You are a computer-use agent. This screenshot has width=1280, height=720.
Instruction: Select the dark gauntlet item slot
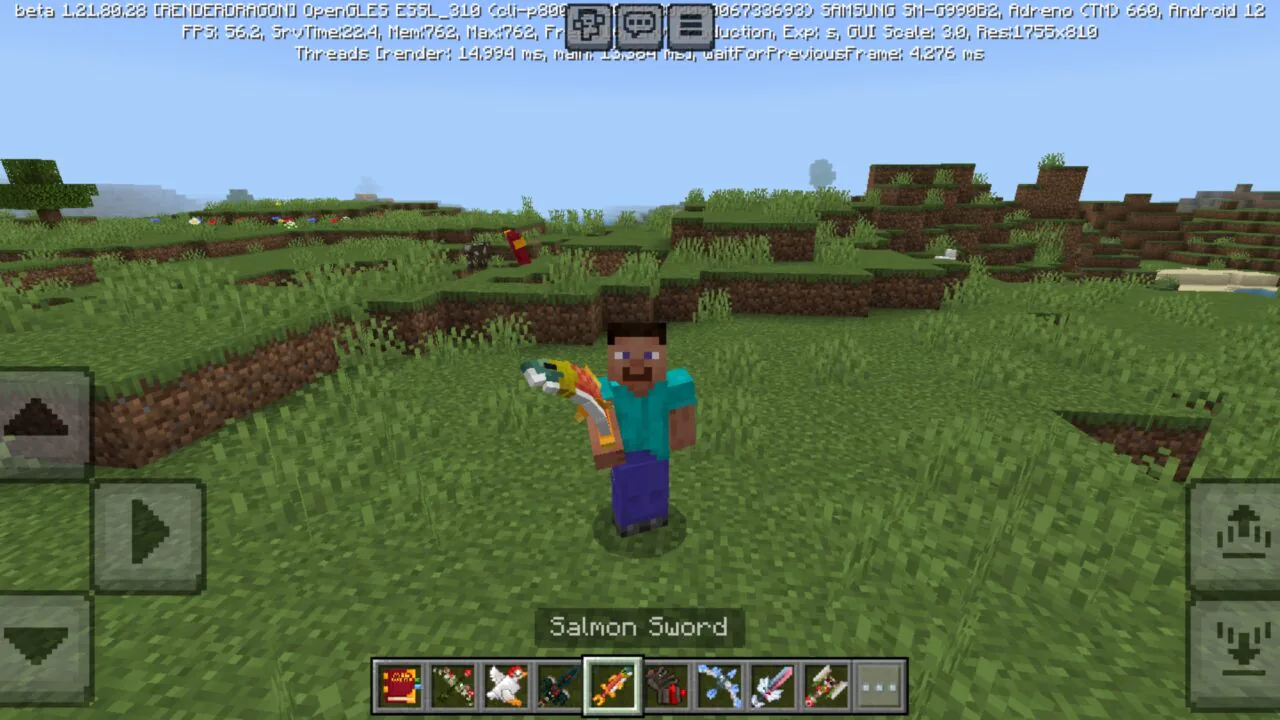coord(666,686)
